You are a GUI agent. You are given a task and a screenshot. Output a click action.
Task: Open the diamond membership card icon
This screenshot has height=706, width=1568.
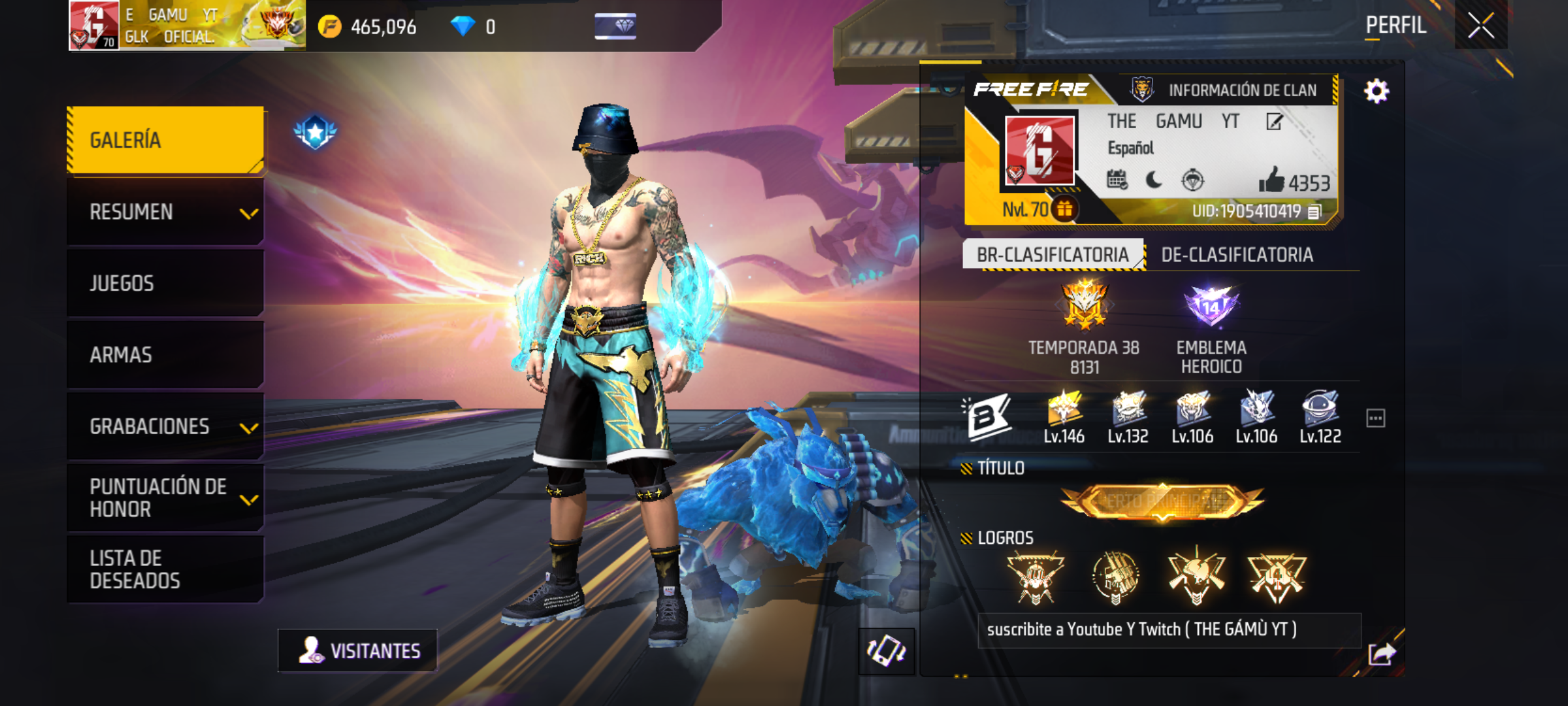click(x=615, y=26)
